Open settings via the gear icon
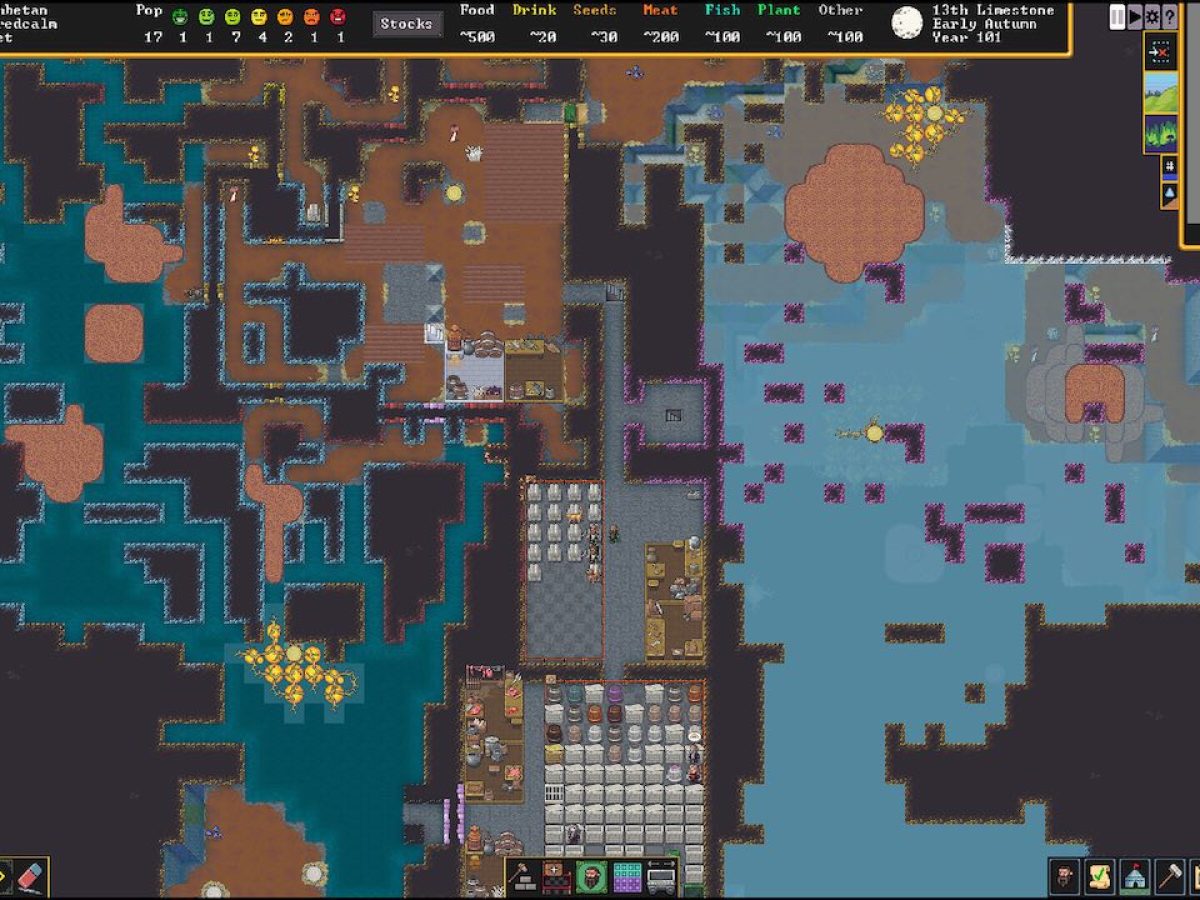 pyautogui.click(x=1152, y=17)
